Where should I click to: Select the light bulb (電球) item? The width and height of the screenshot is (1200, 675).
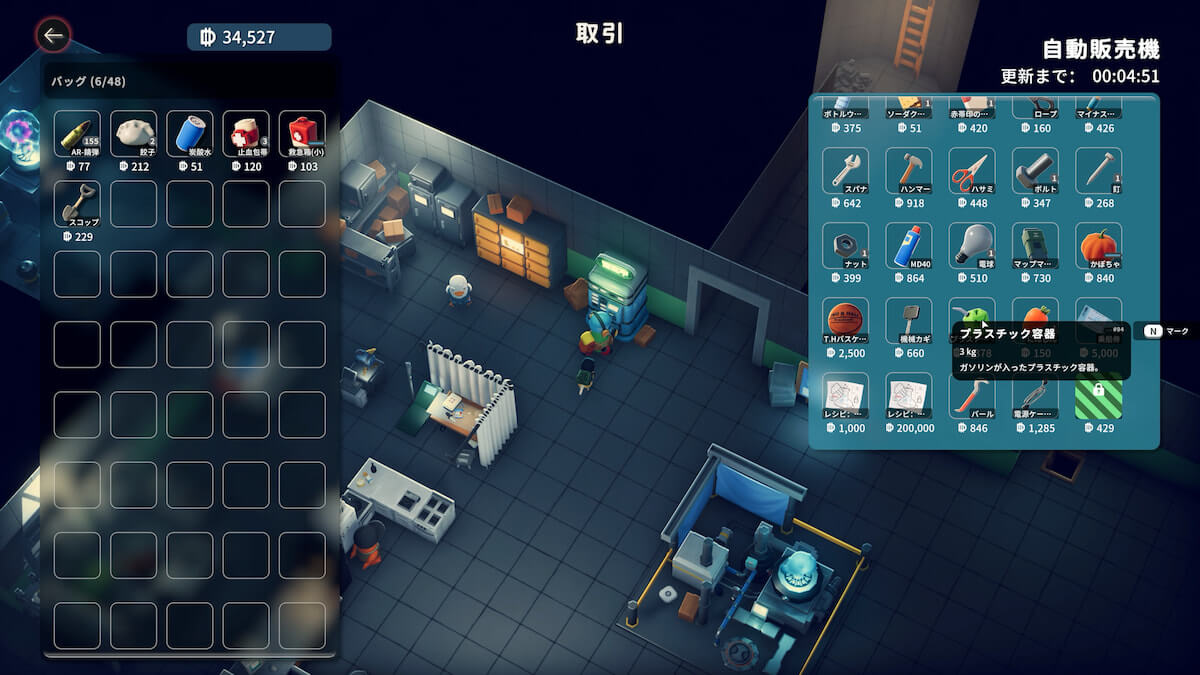(972, 246)
